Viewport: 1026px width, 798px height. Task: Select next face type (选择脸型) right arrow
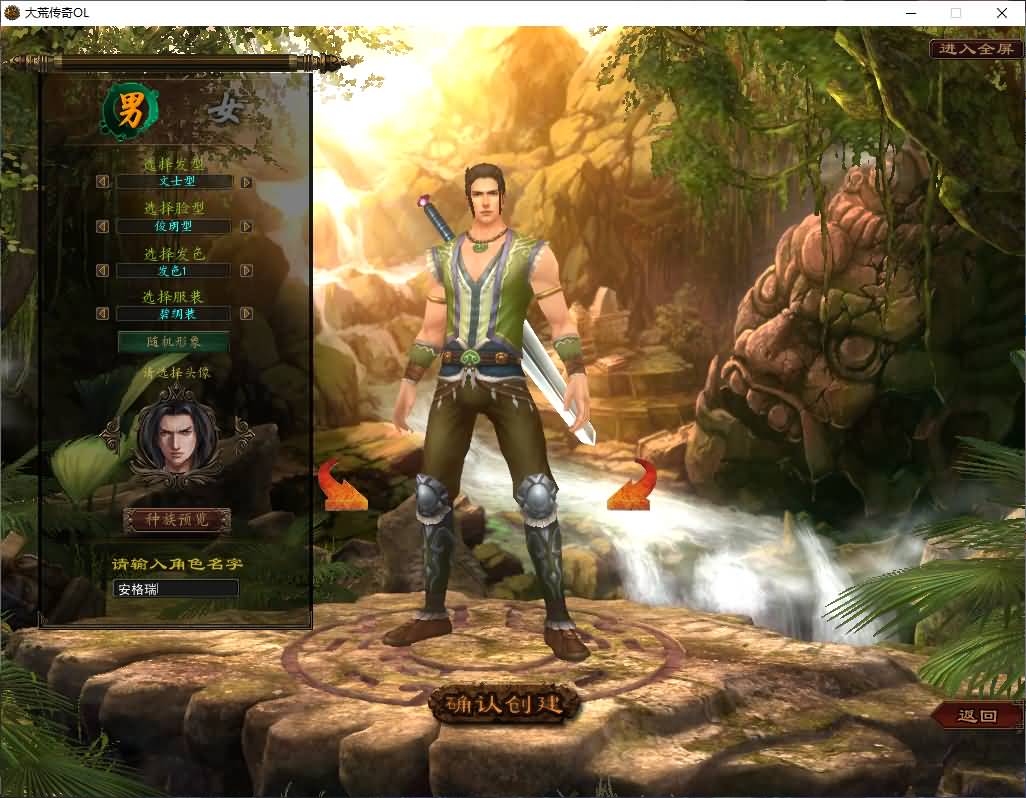[246, 227]
